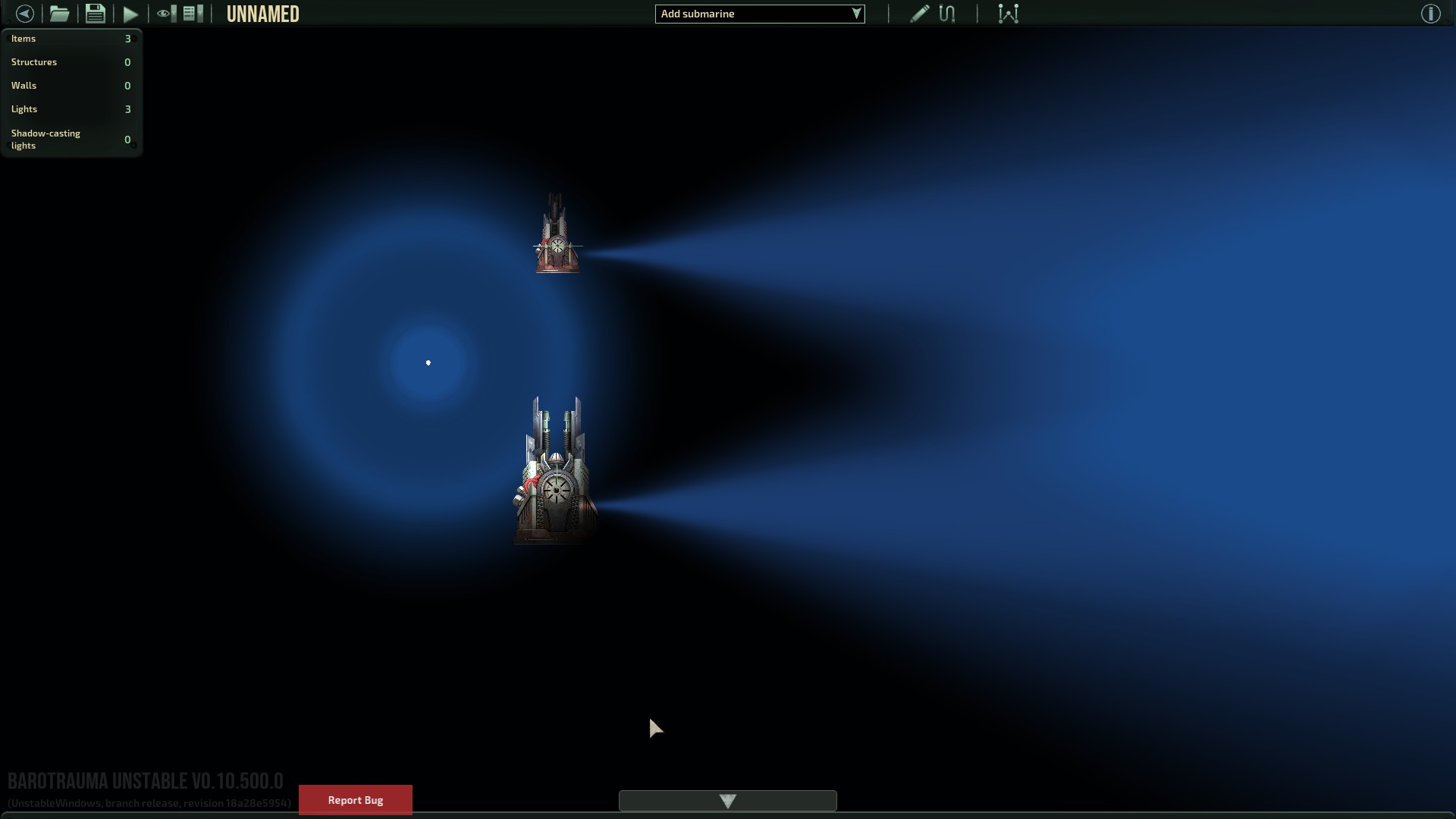Select the pencil edit tool
This screenshot has width=1456, height=819.
pos(918,13)
